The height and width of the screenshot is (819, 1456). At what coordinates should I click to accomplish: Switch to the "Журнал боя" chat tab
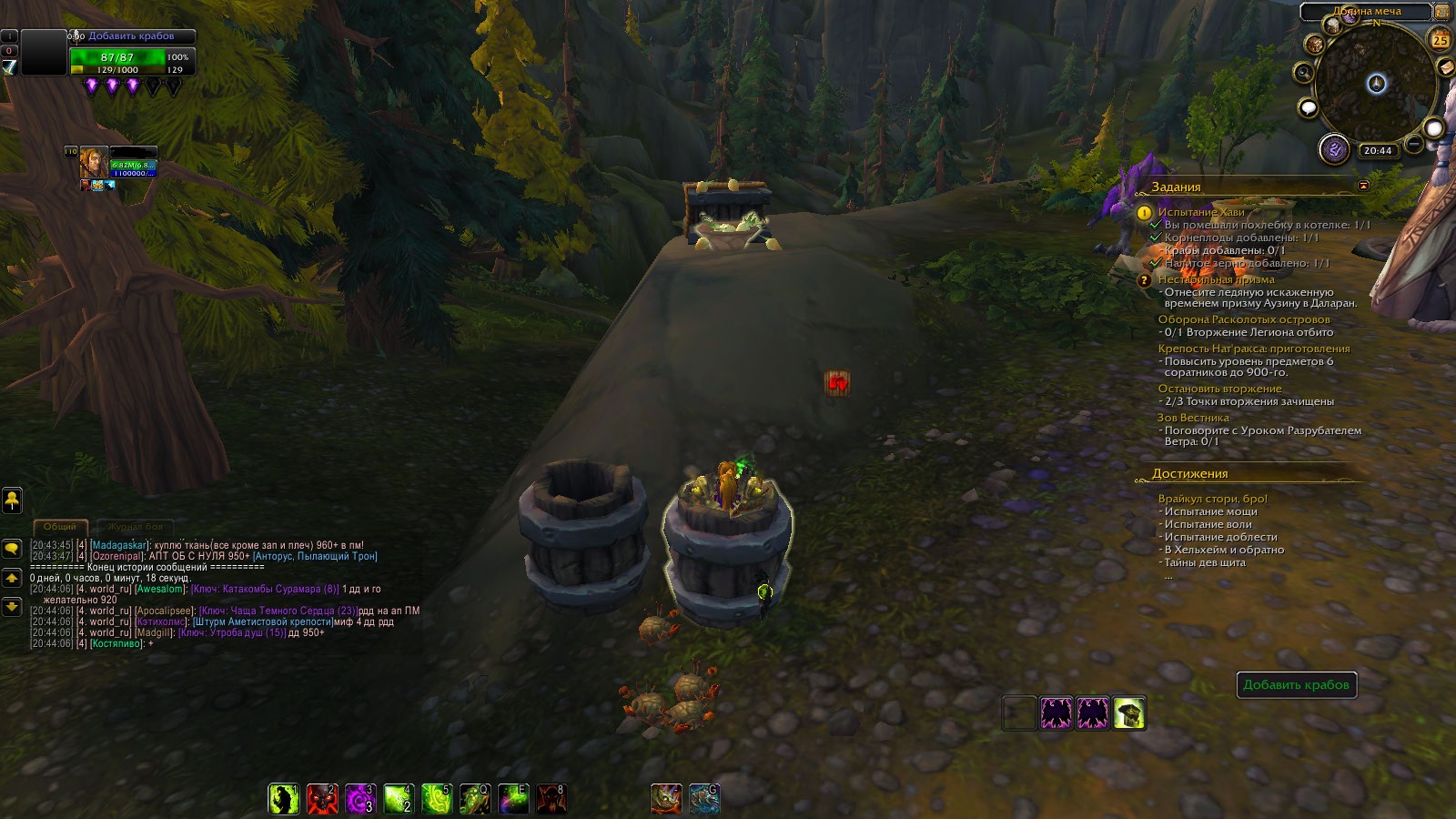pyautogui.click(x=135, y=527)
